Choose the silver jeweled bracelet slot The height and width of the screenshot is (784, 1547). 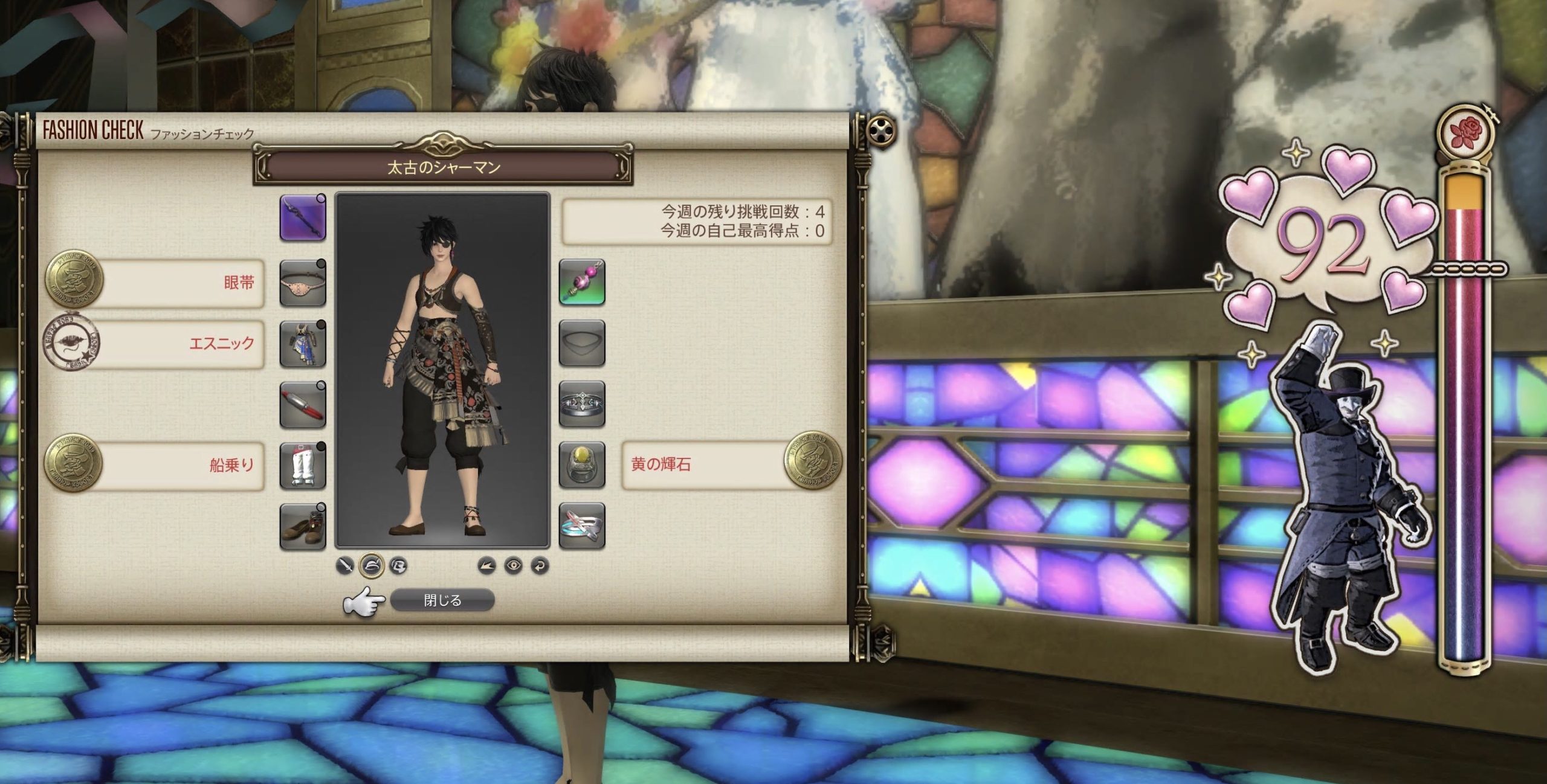[x=581, y=404]
